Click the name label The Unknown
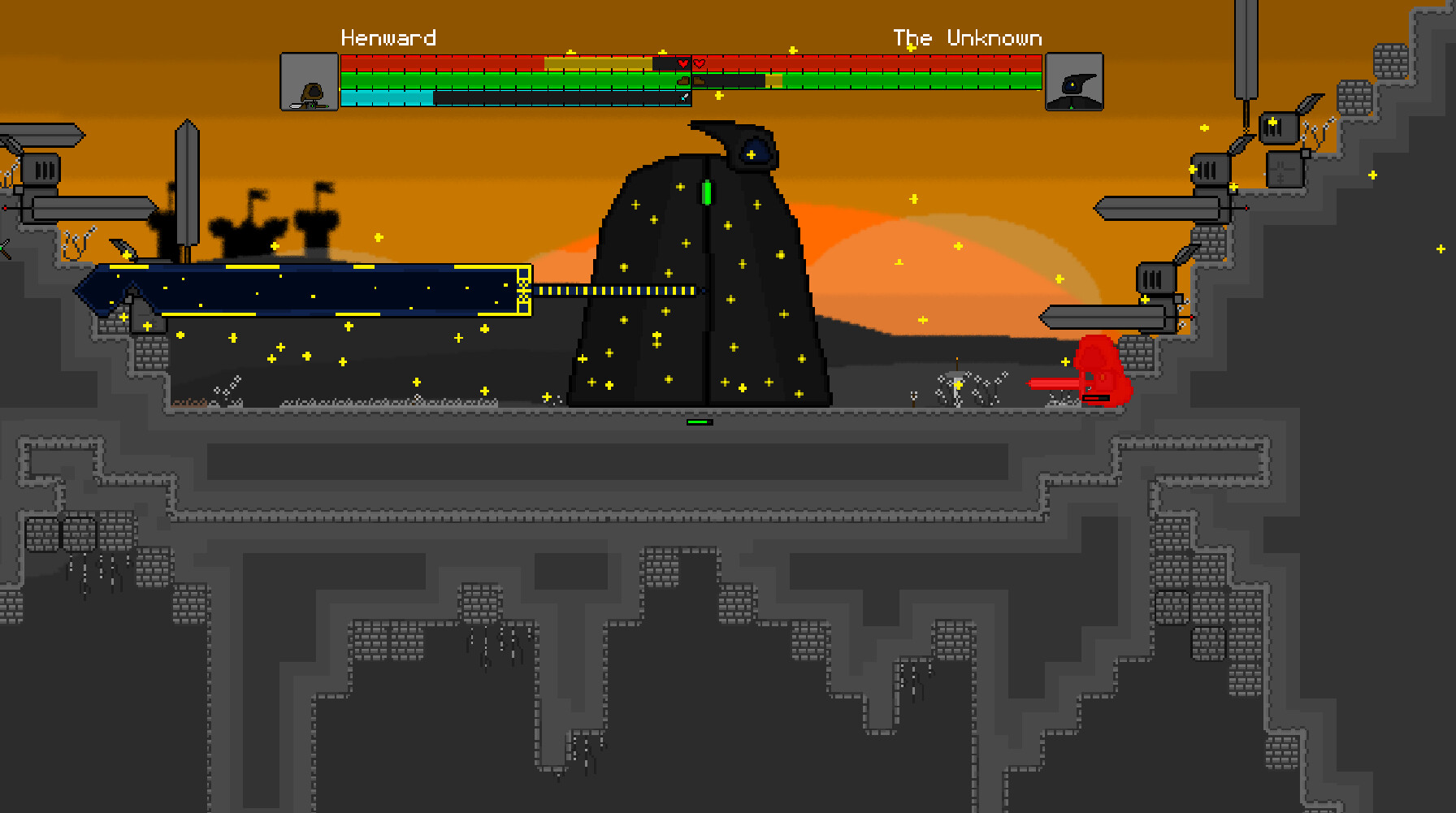1456x813 pixels. click(967, 37)
